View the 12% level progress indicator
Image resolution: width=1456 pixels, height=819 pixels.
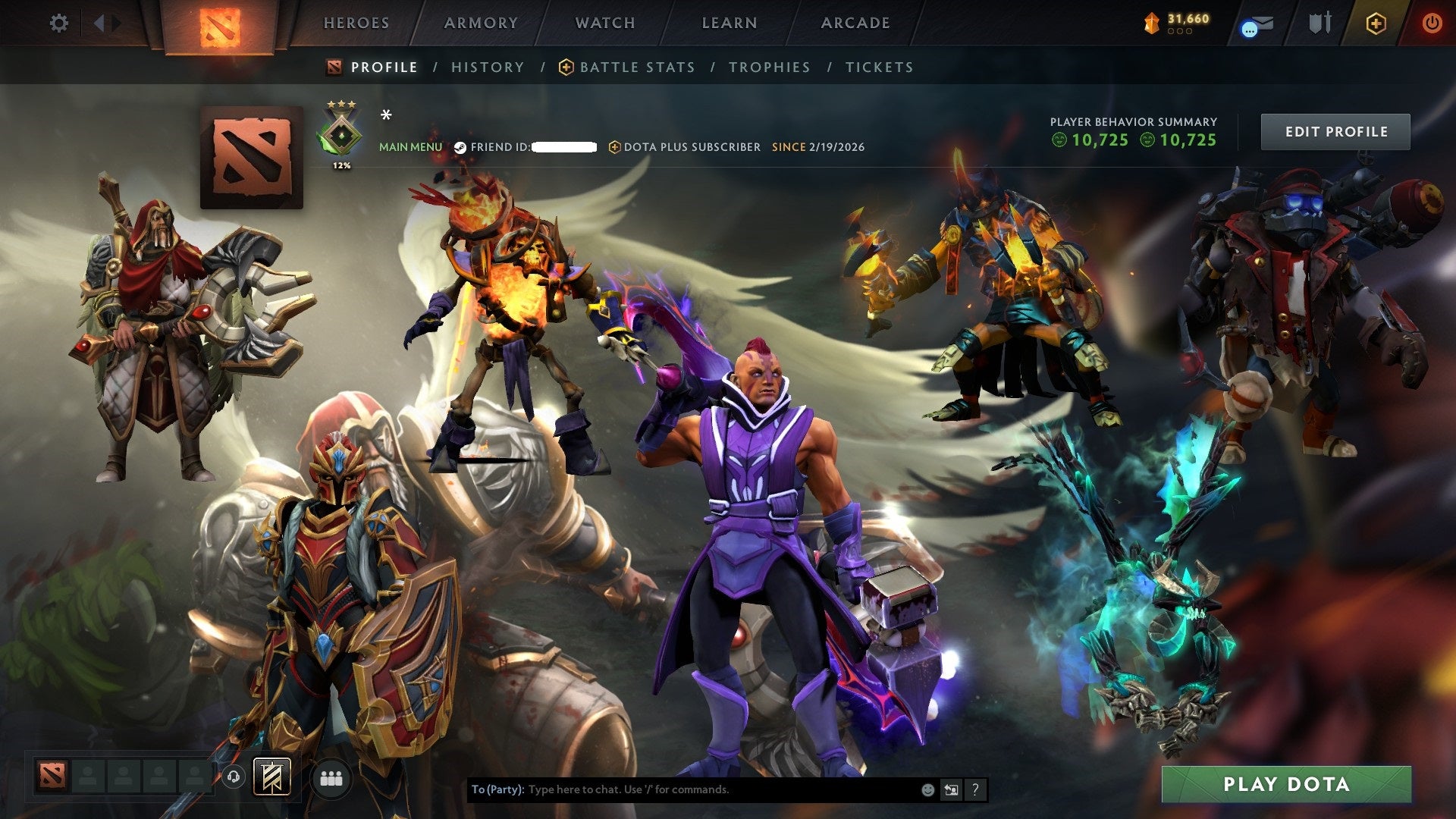click(x=343, y=164)
